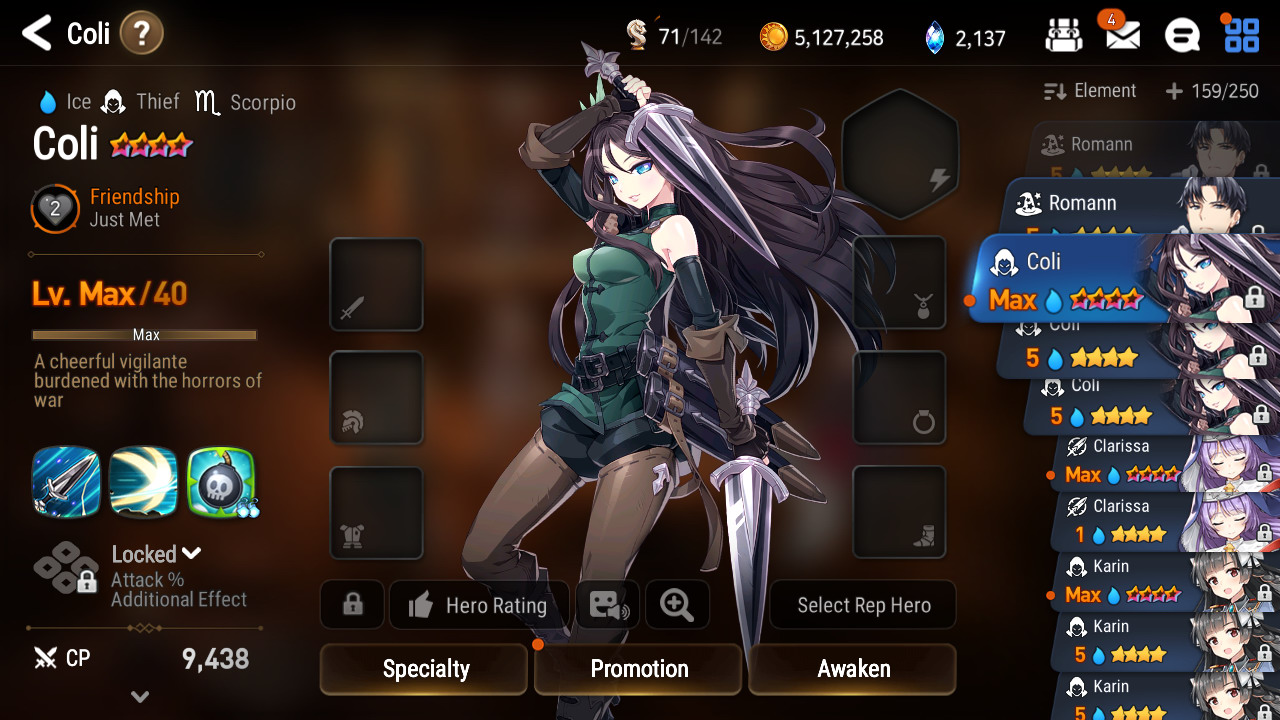Go back using the arrow button
The width and height of the screenshot is (1280, 720).
[x=37, y=34]
